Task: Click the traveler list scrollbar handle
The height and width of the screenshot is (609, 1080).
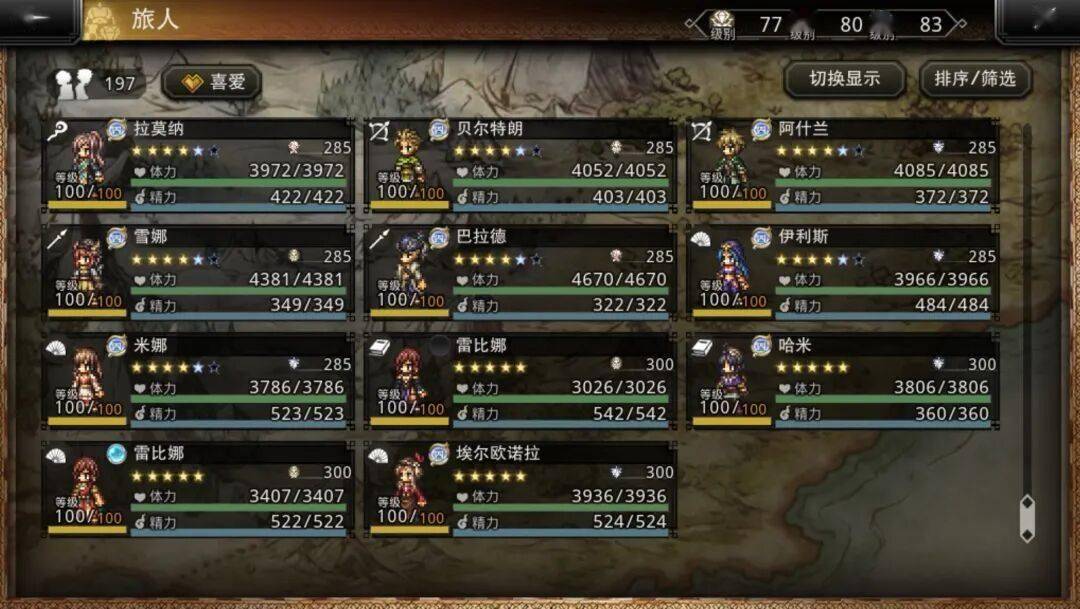Action: [x=1027, y=517]
